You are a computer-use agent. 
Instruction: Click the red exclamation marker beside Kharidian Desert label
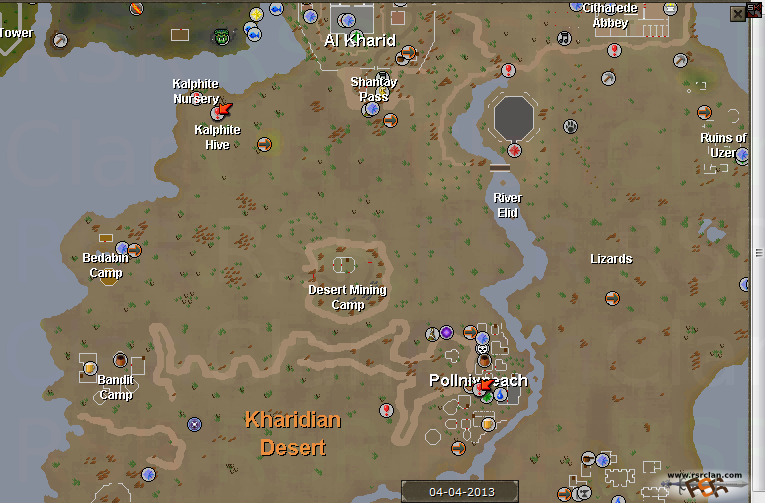click(387, 410)
